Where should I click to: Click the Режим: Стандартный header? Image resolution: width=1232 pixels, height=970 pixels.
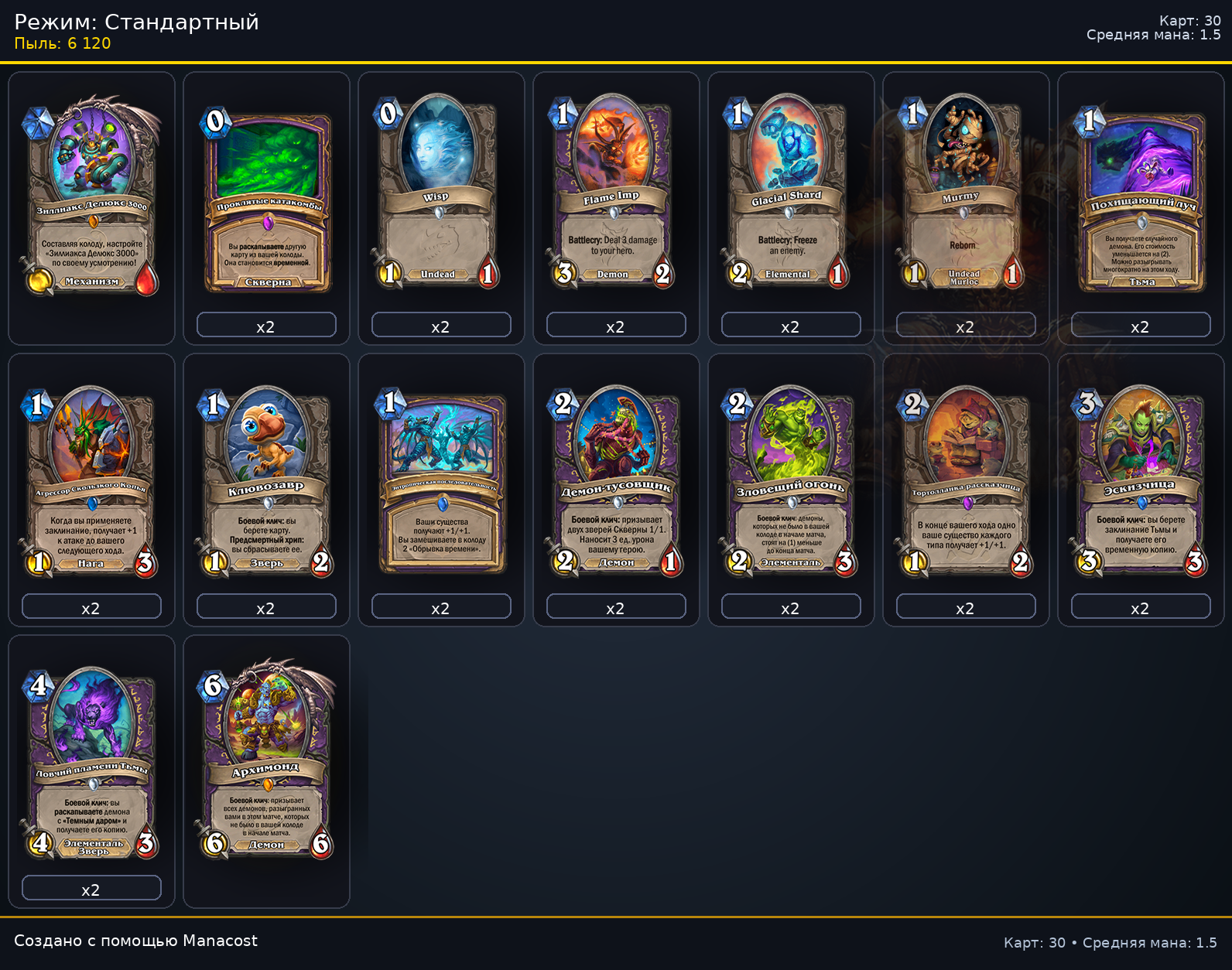pyautogui.click(x=135, y=22)
